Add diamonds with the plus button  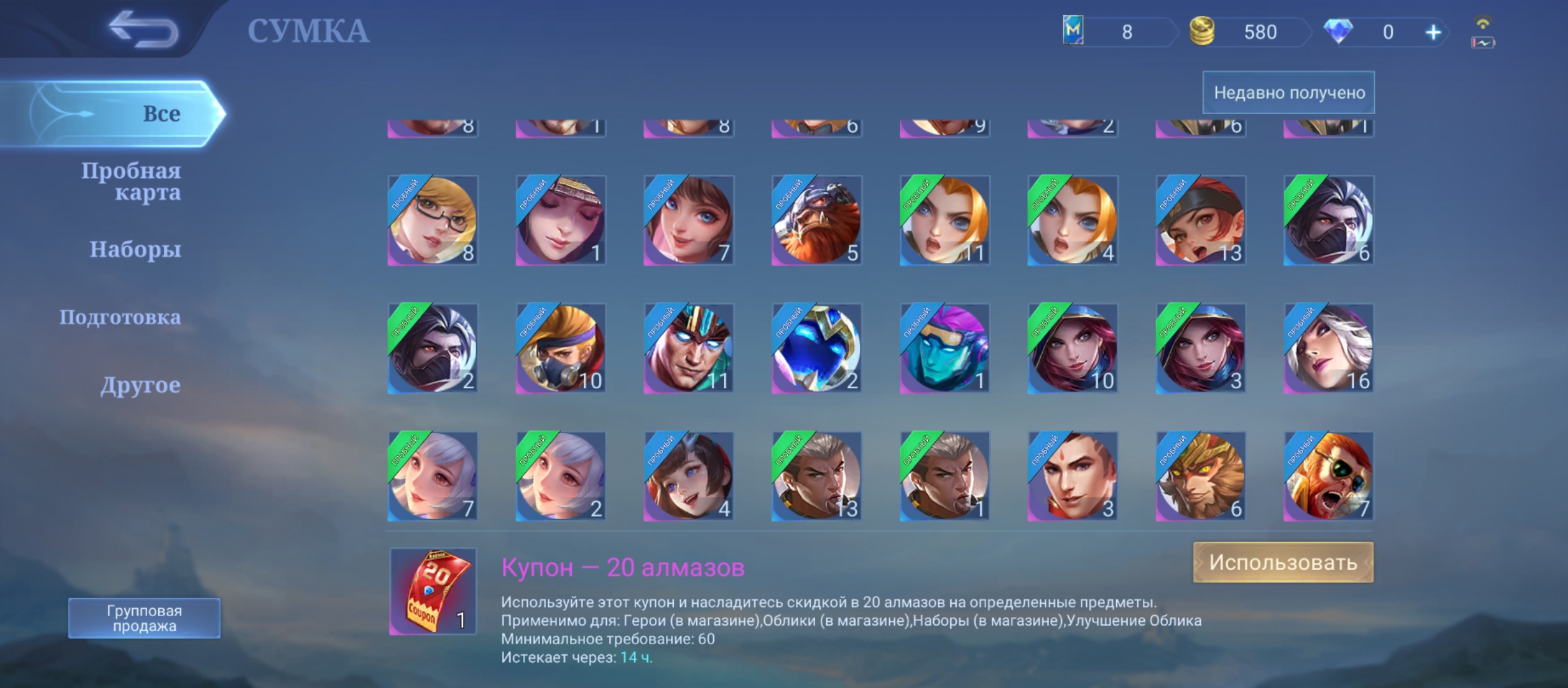pos(1433,32)
